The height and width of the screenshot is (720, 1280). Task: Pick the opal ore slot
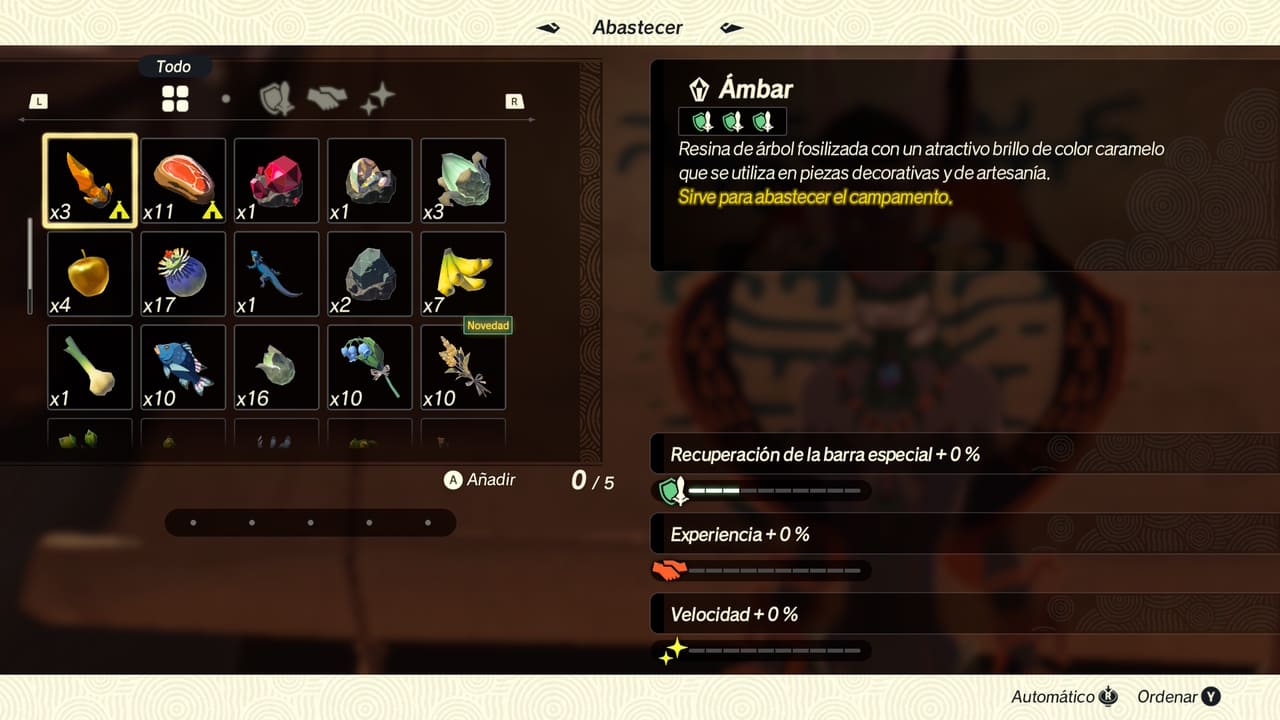click(370, 180)
